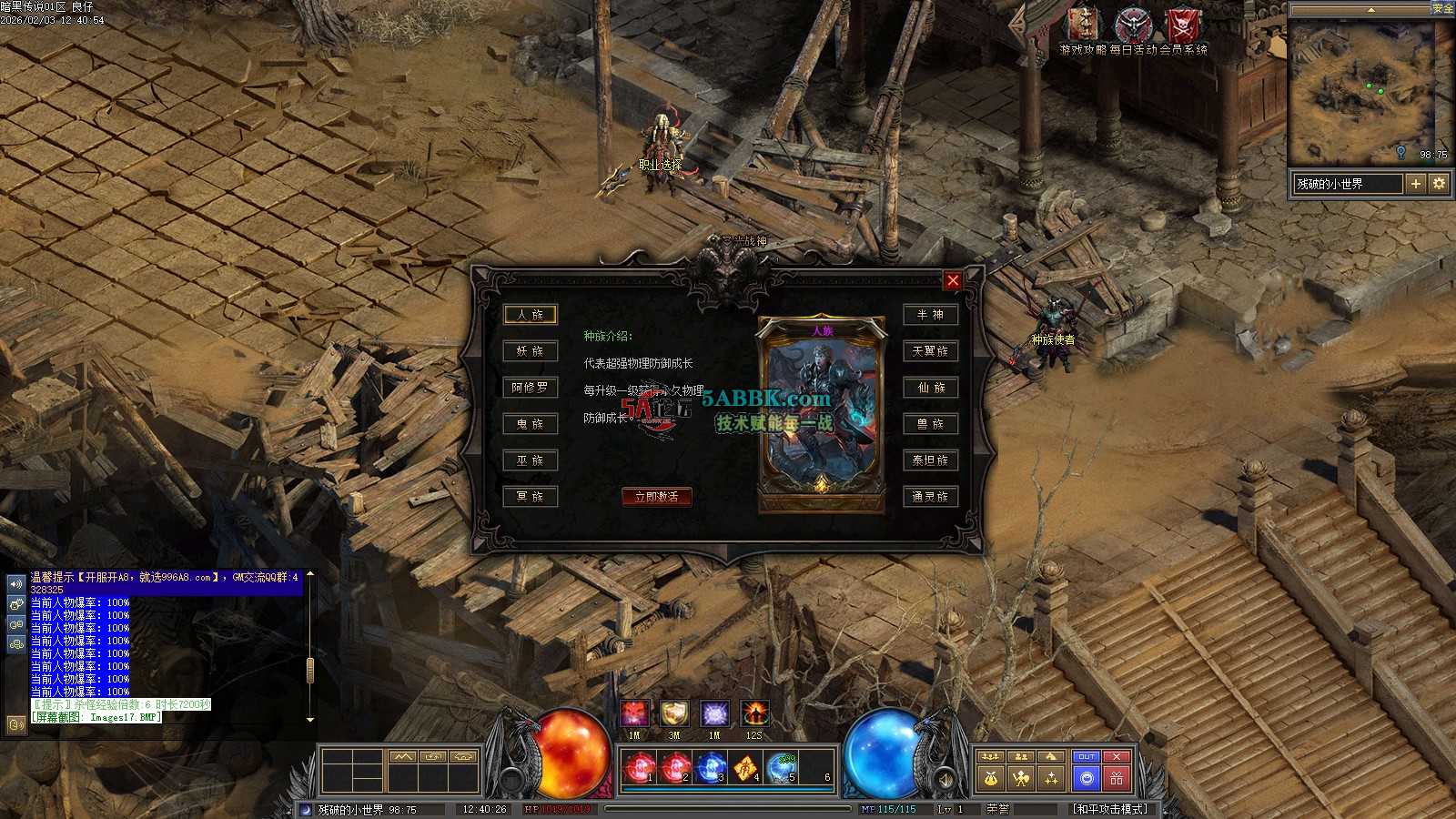Pick the 鬼族 race button
Image resolution: width=1456 pixels, height=819 pixels.
(530, 424)
